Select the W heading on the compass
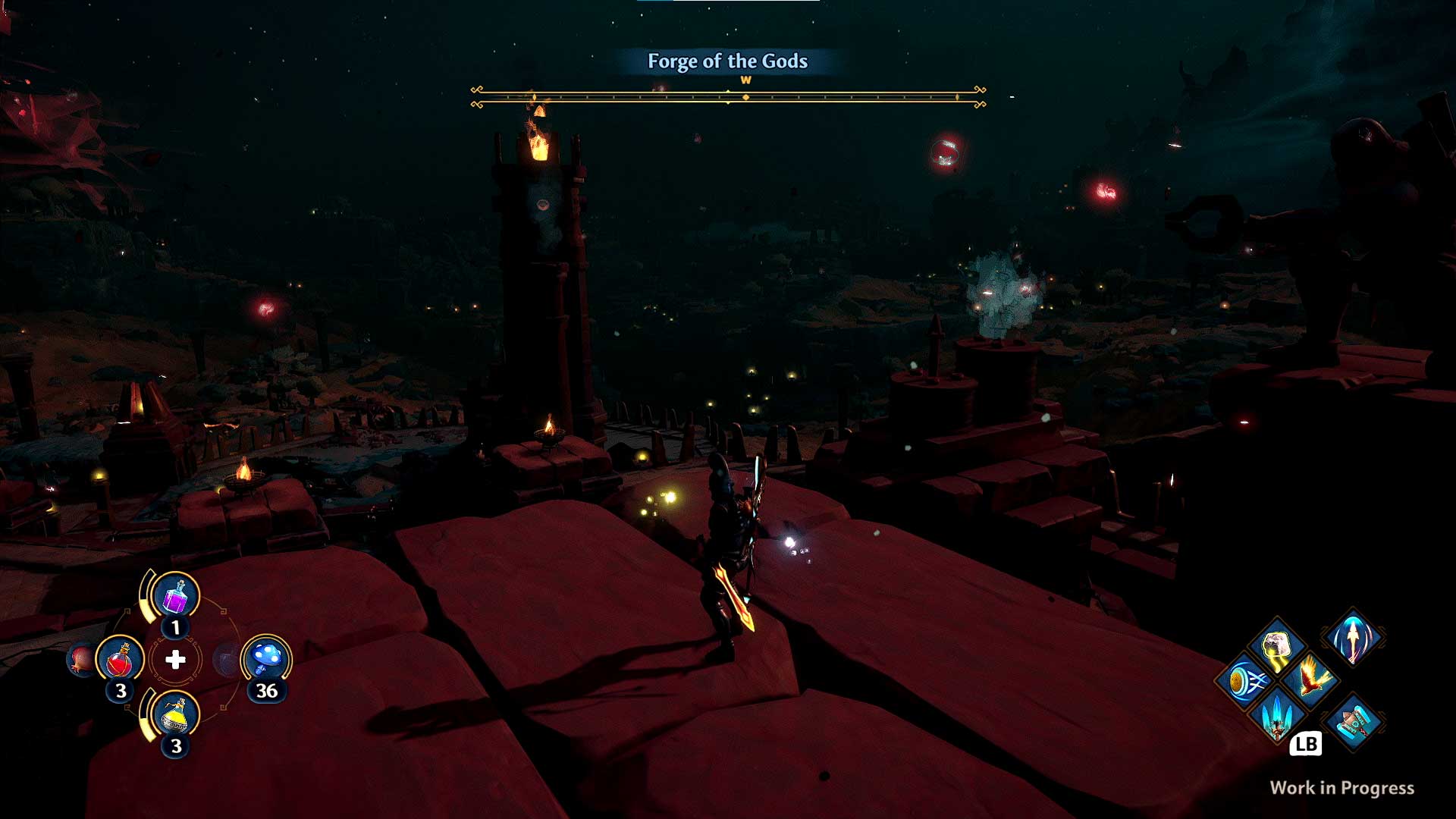Screen dimensions: 1456x819 (745, 79)
